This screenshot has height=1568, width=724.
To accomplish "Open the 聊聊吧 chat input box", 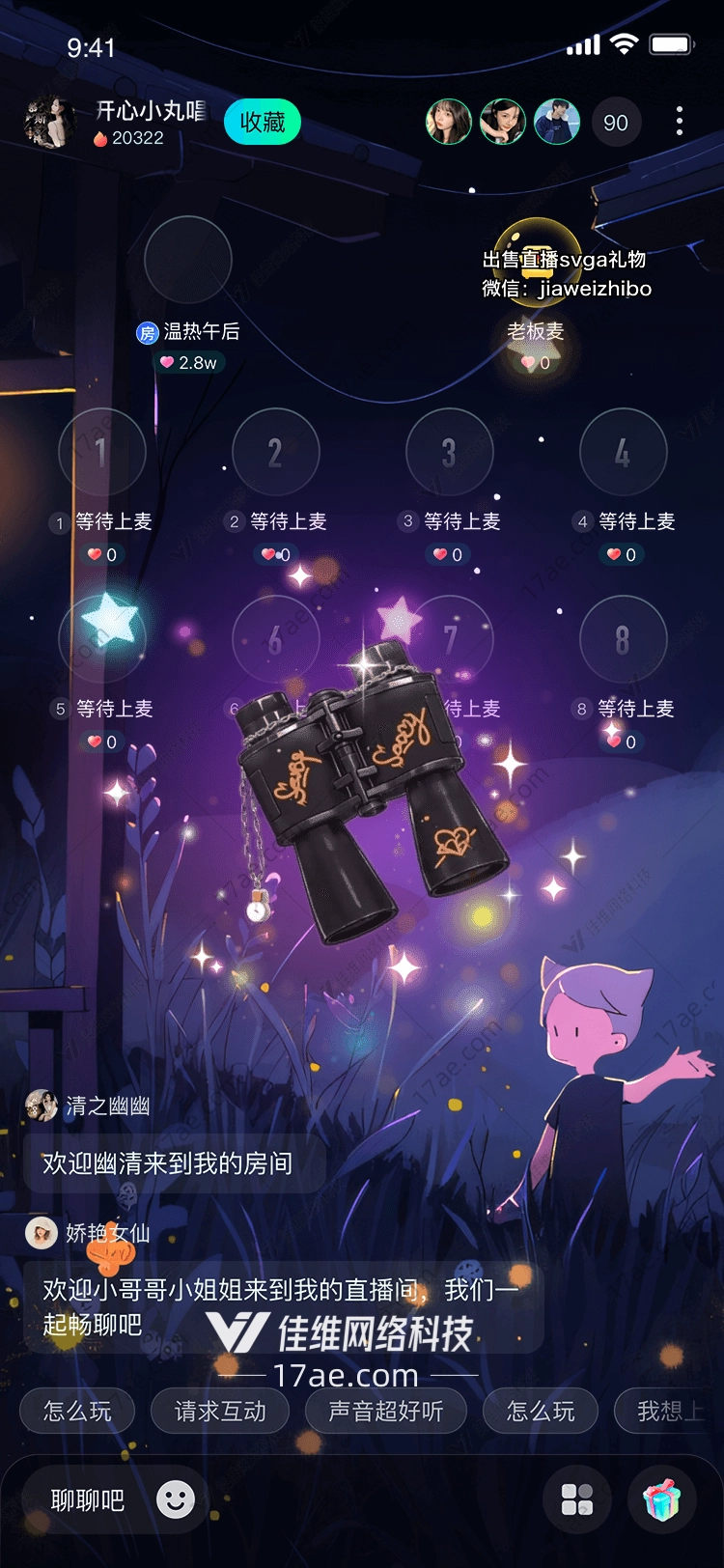I will tap(88, 1500).
